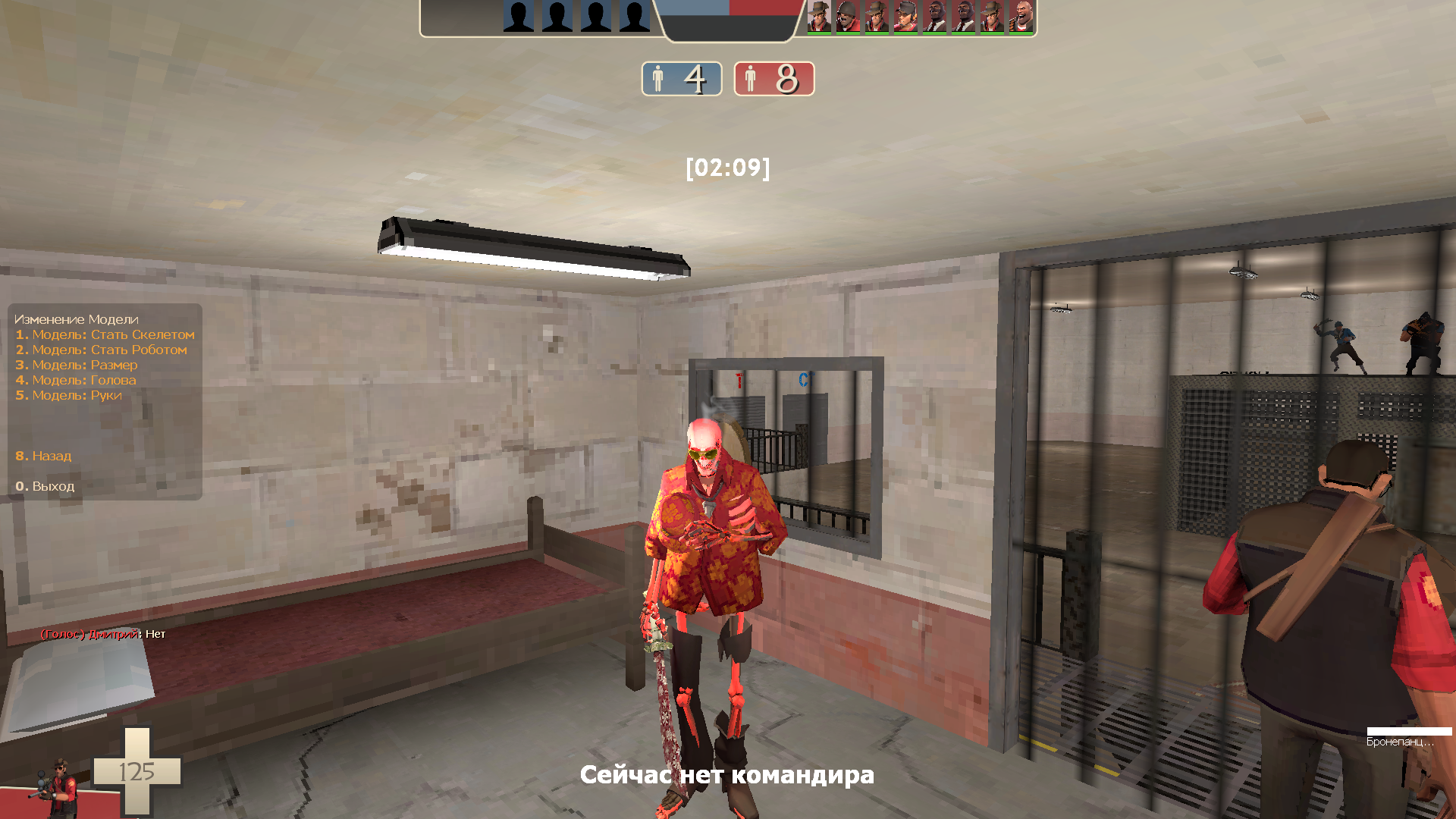Click the green health bar under the Heavy avatar
Viewport: 1456px width, 819px height.
(x=1021, y=34)
